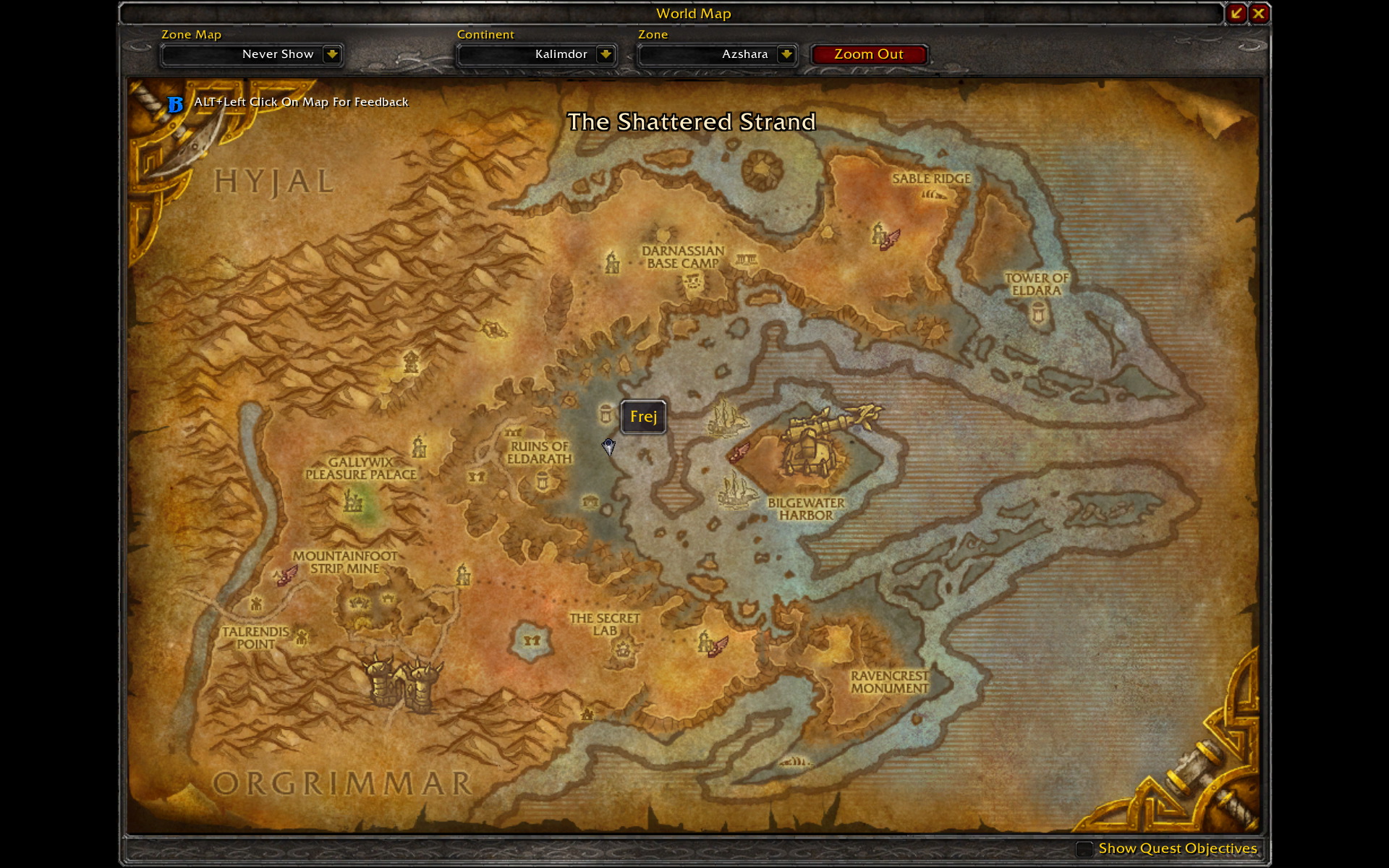Image resolution: width=1389 pixels, height=868 pixels.
Task: Toggle the Show Quest Objectives checkbox
Action: coord(1084,848)
